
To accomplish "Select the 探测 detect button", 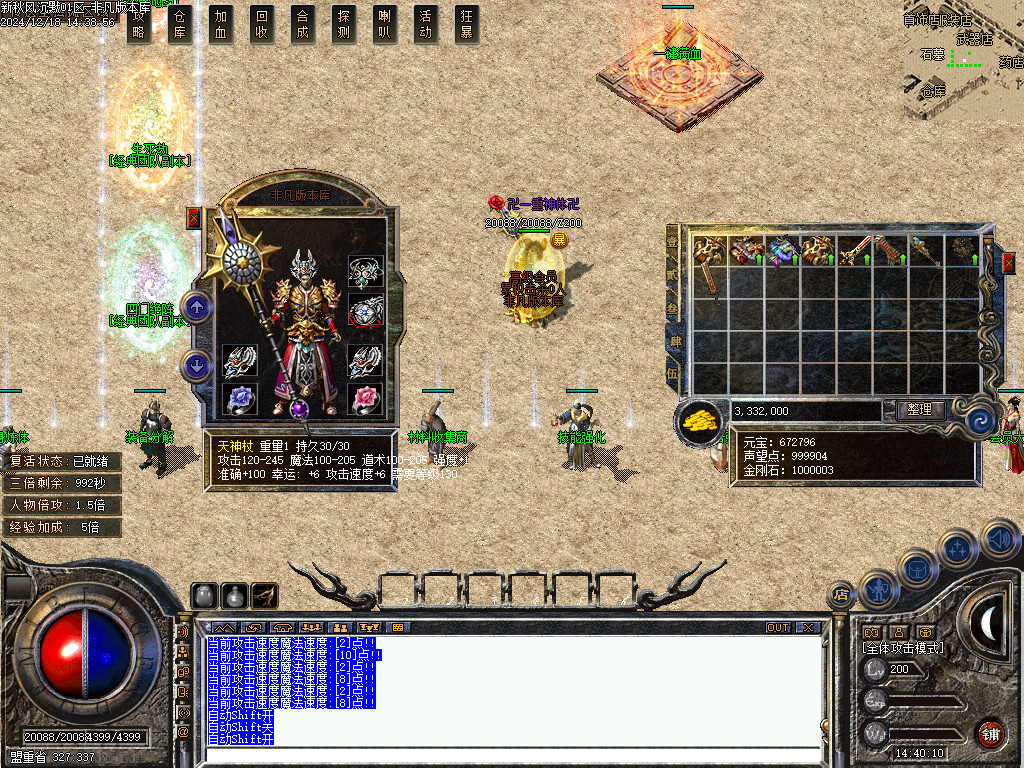I will [x=344, y=24].
